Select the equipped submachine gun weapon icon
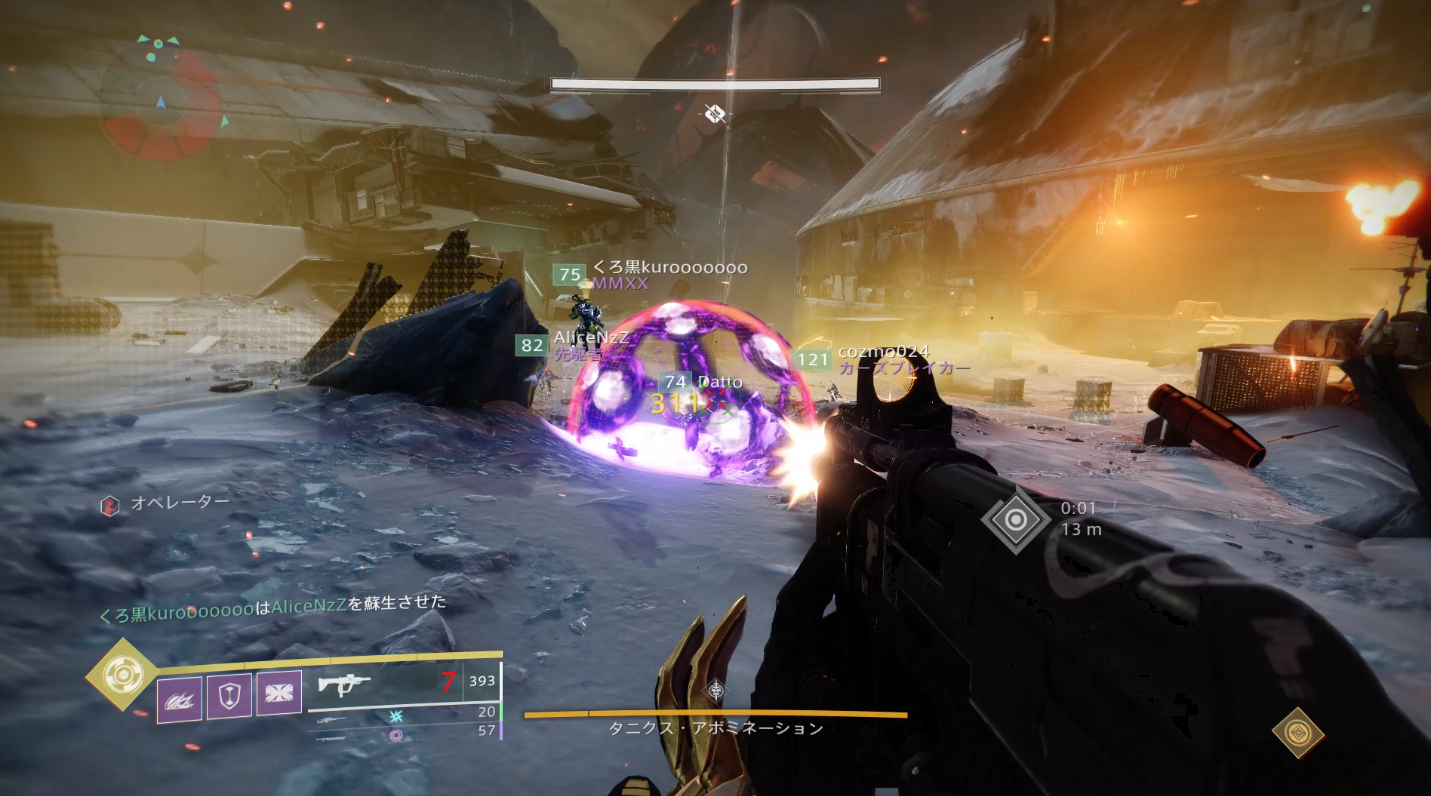1431x796 pixels. pyautogui.click(x=345, y=684)
